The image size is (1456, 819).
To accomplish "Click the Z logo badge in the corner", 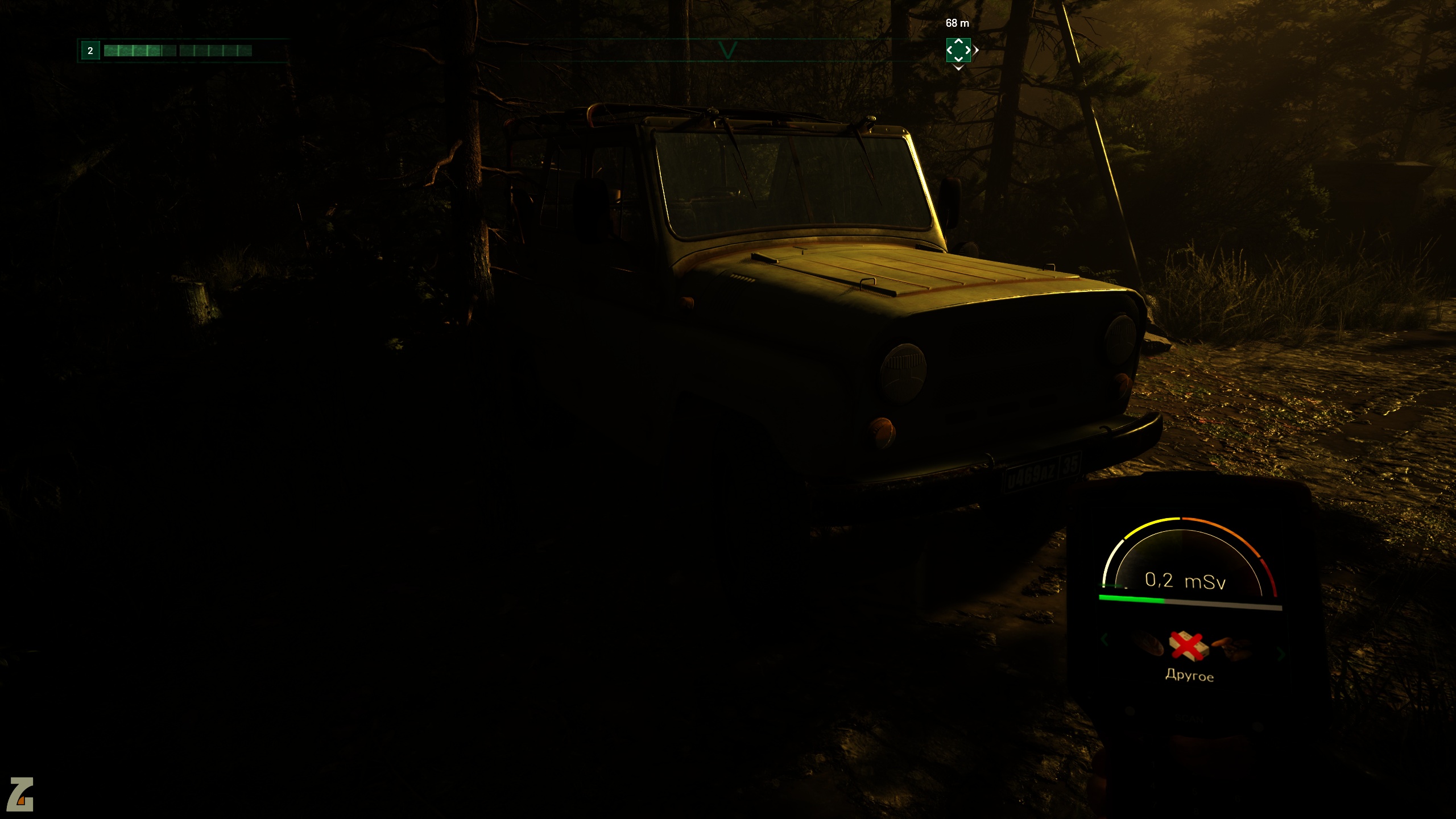I will pyautogui.click(x=20, y=794).
